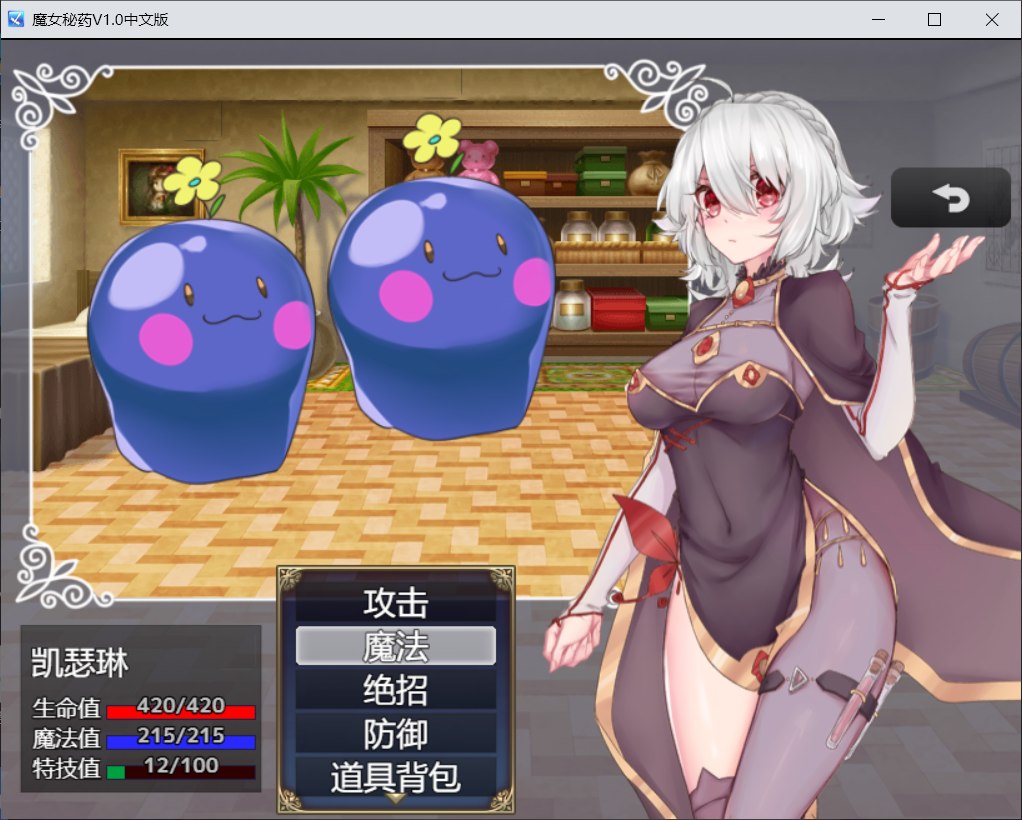
Task: Close the game window
Action: tap(991, 19)
